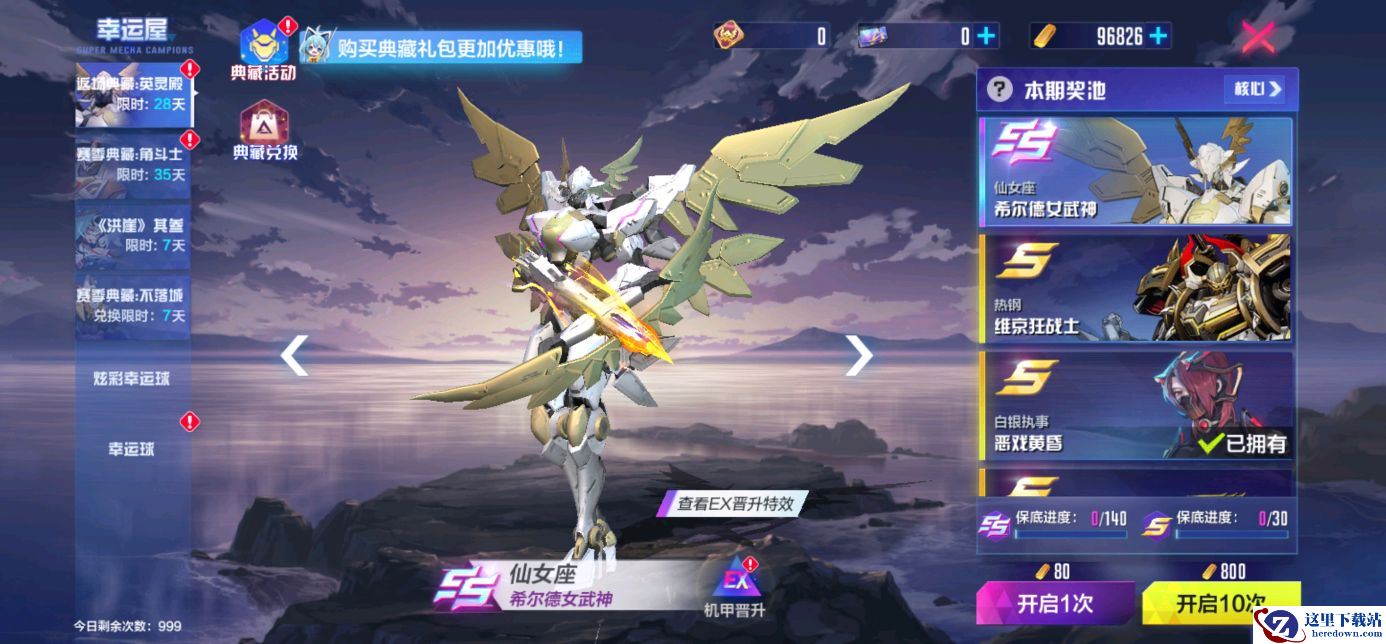Open the 典藏兑换 exchange icon
Image resolution: width=1386 pixels, height=644 pixels.
(264, 131)
